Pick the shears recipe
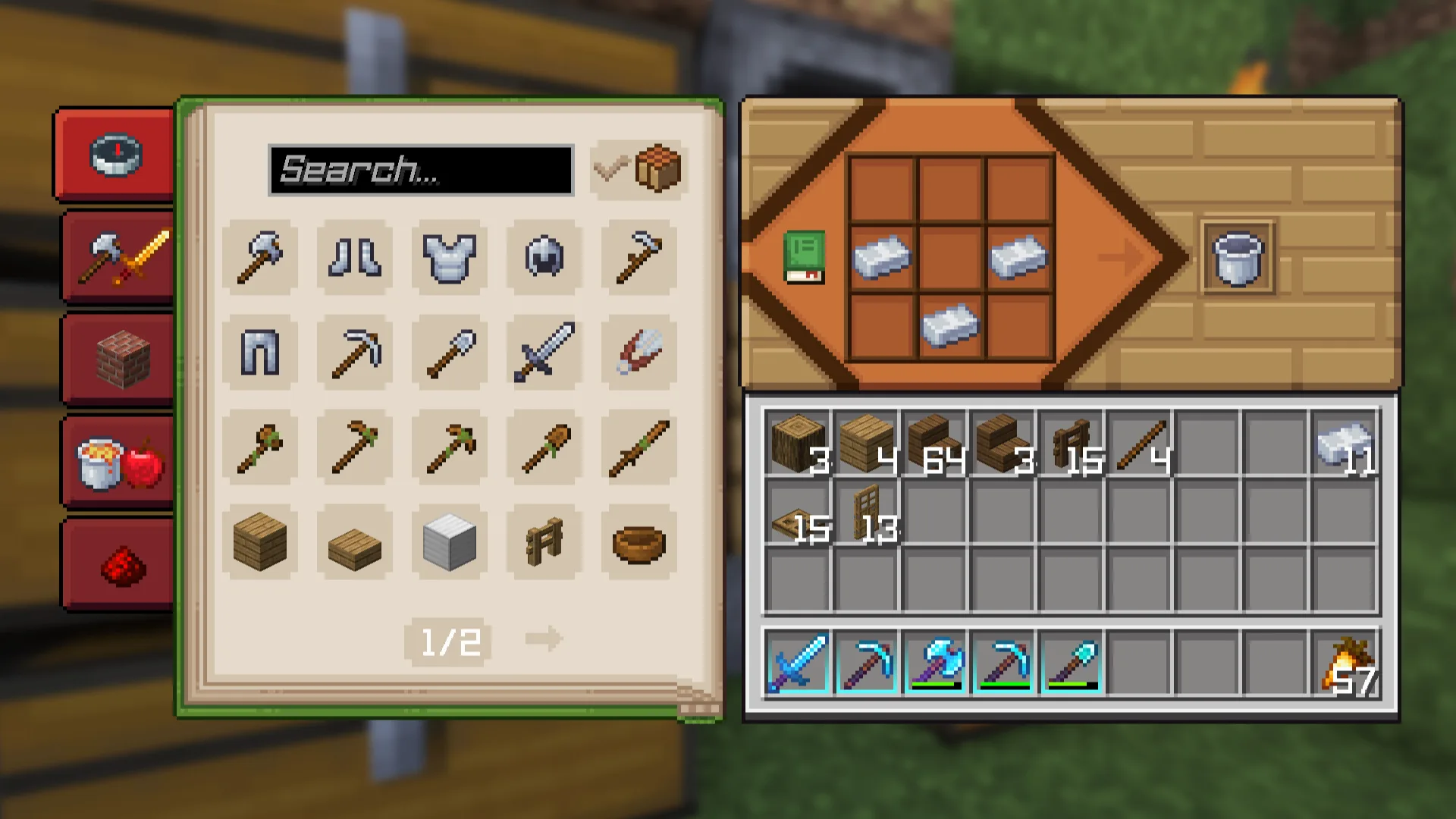 pos(639,352)
